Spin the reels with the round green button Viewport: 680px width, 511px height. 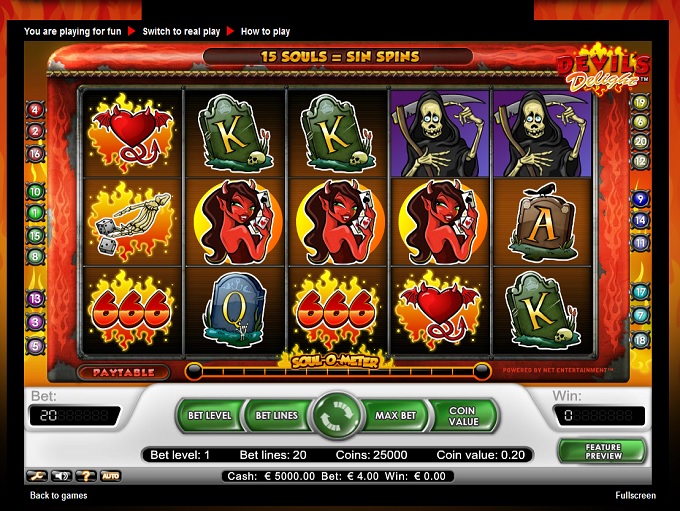338,415
